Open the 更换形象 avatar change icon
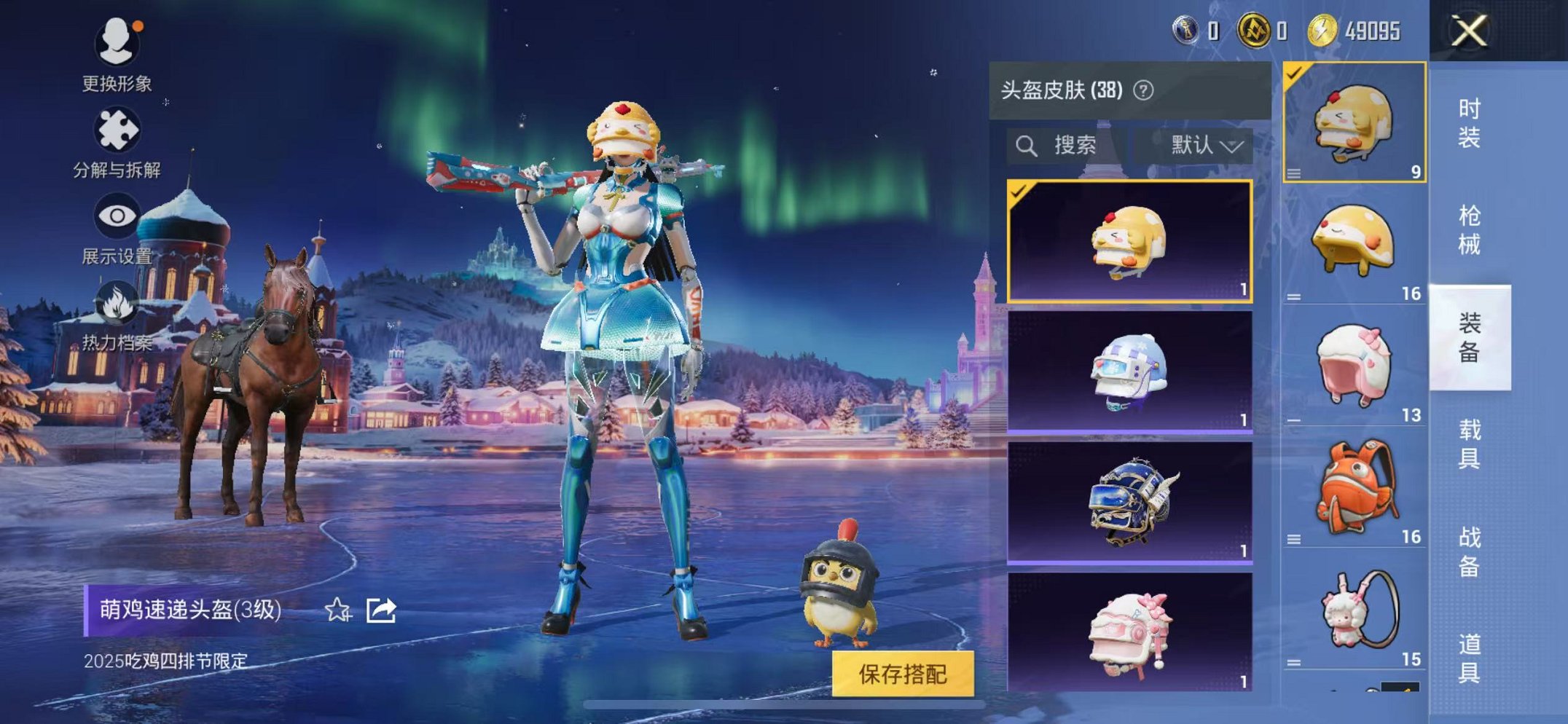The width and height of the screenshot is (1568, 724). coord(117,44)
